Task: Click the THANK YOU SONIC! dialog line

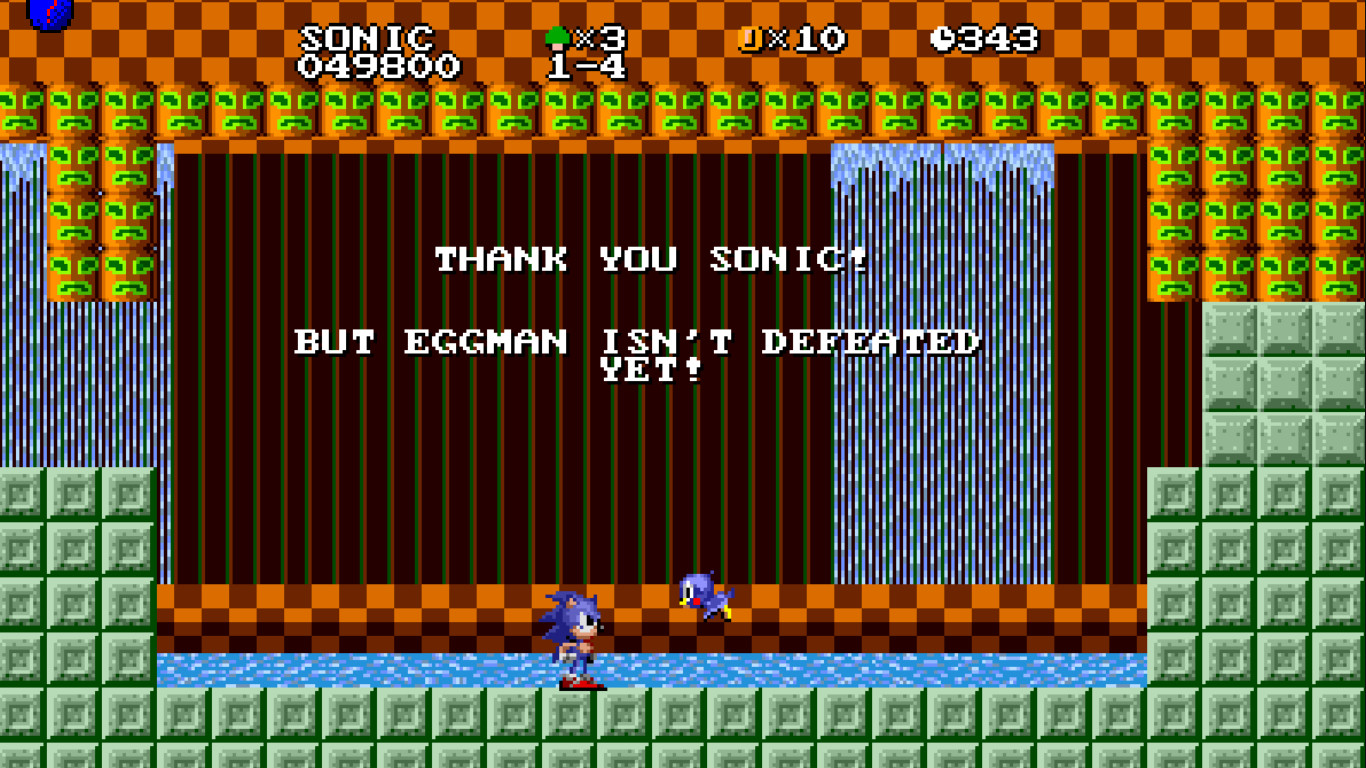Action: tap(650, 260)
